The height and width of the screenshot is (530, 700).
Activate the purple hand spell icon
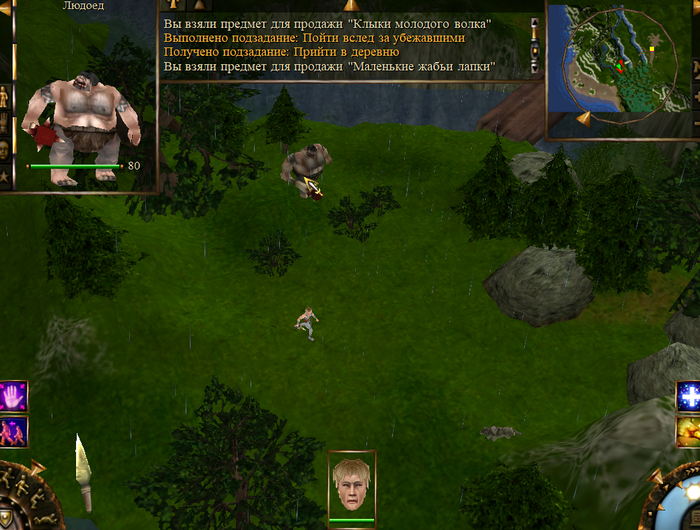[14, 395]
